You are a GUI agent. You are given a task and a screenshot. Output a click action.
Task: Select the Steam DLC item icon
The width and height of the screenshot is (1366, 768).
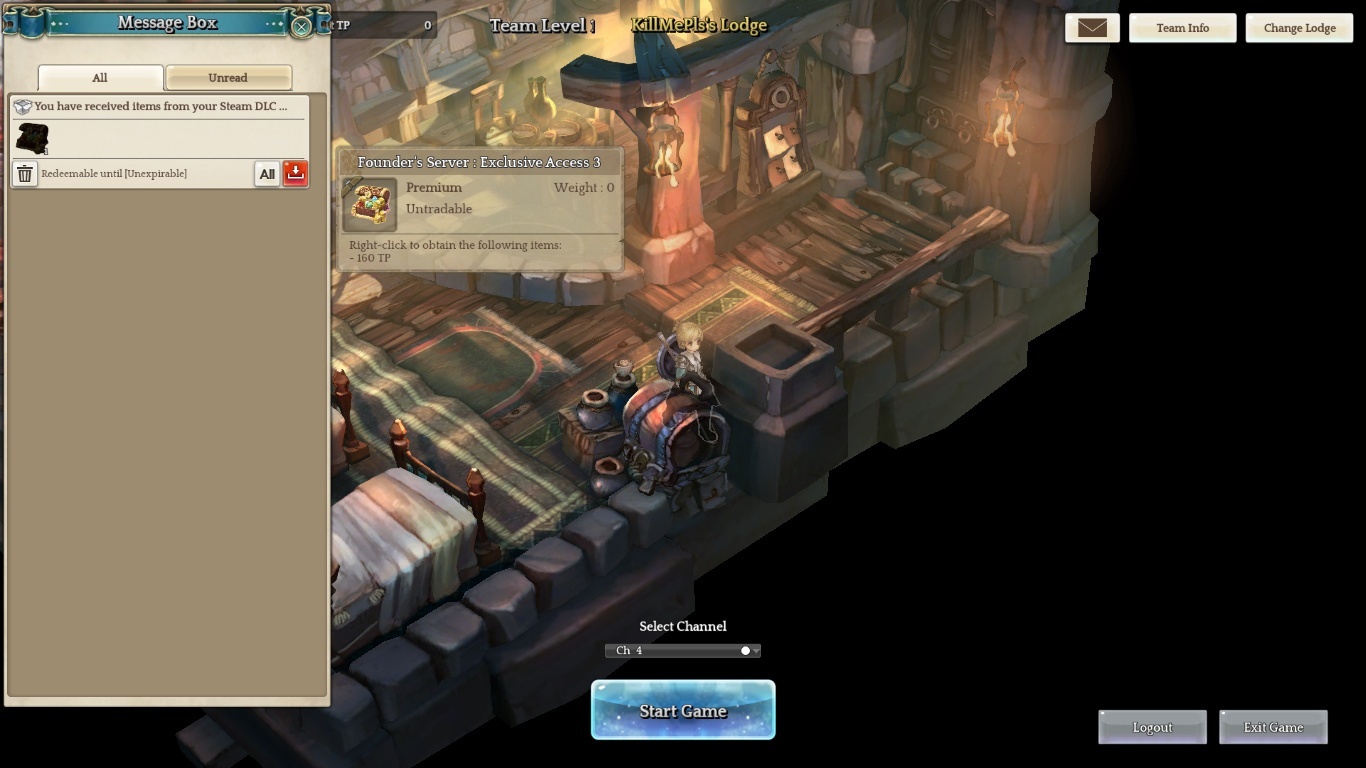pyautogui.click(x=32, y=138)
